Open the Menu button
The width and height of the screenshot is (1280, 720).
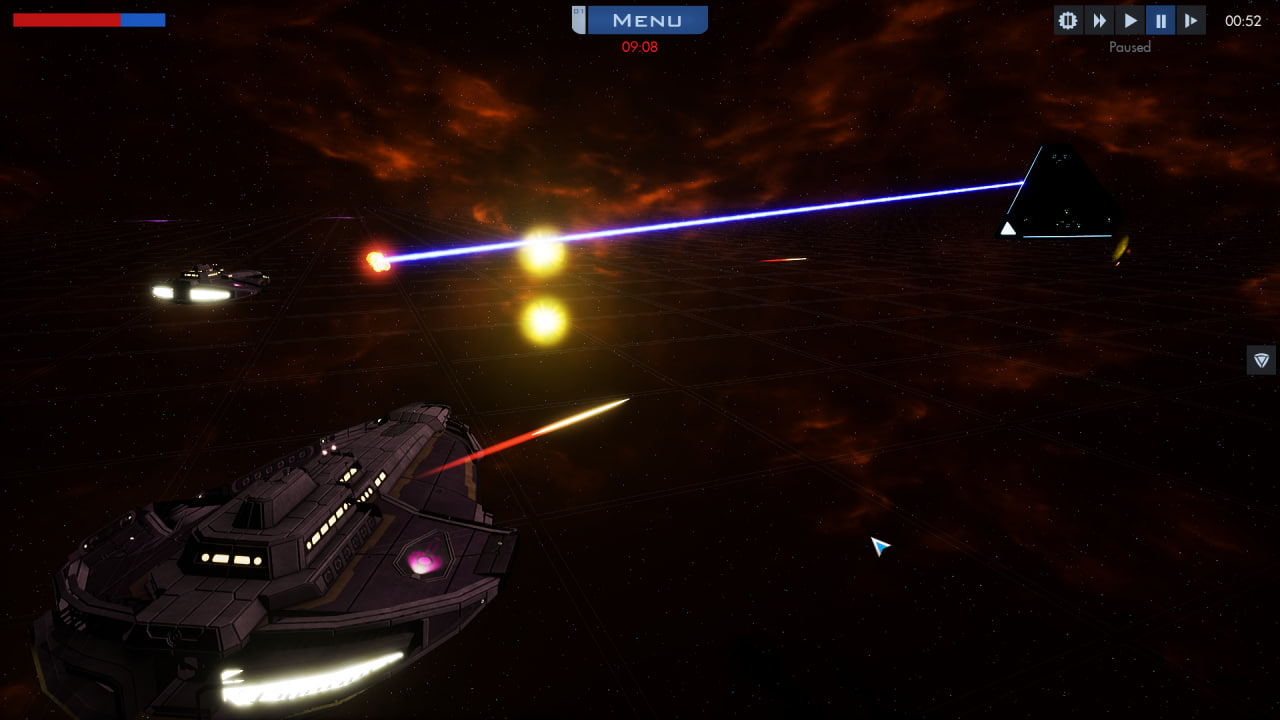click(x=646, y=20)
